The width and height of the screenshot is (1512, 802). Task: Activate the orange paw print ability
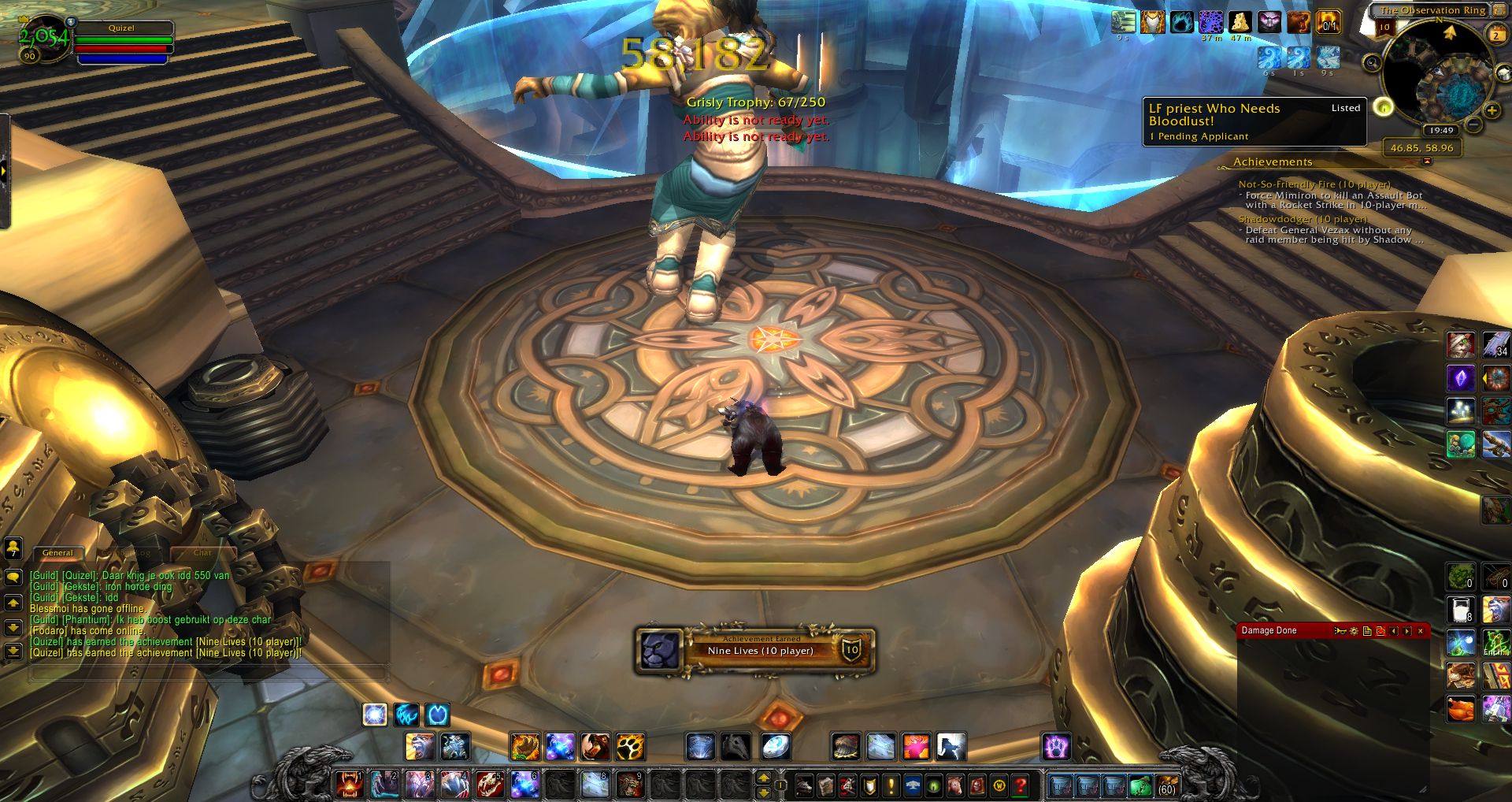point(630,746)
